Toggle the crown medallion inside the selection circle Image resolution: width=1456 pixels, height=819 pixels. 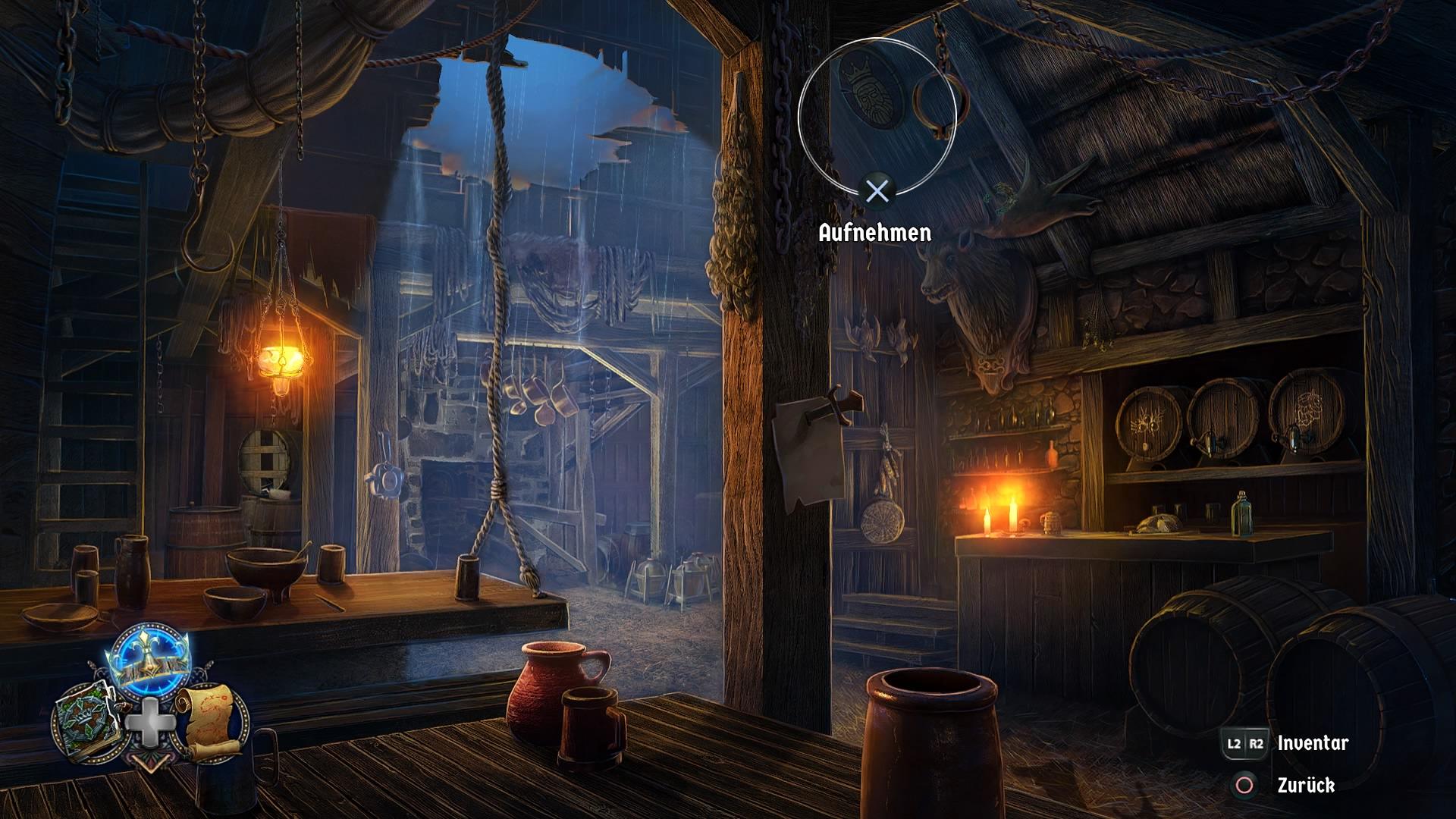pyautogui.click(x=870, y=91)
